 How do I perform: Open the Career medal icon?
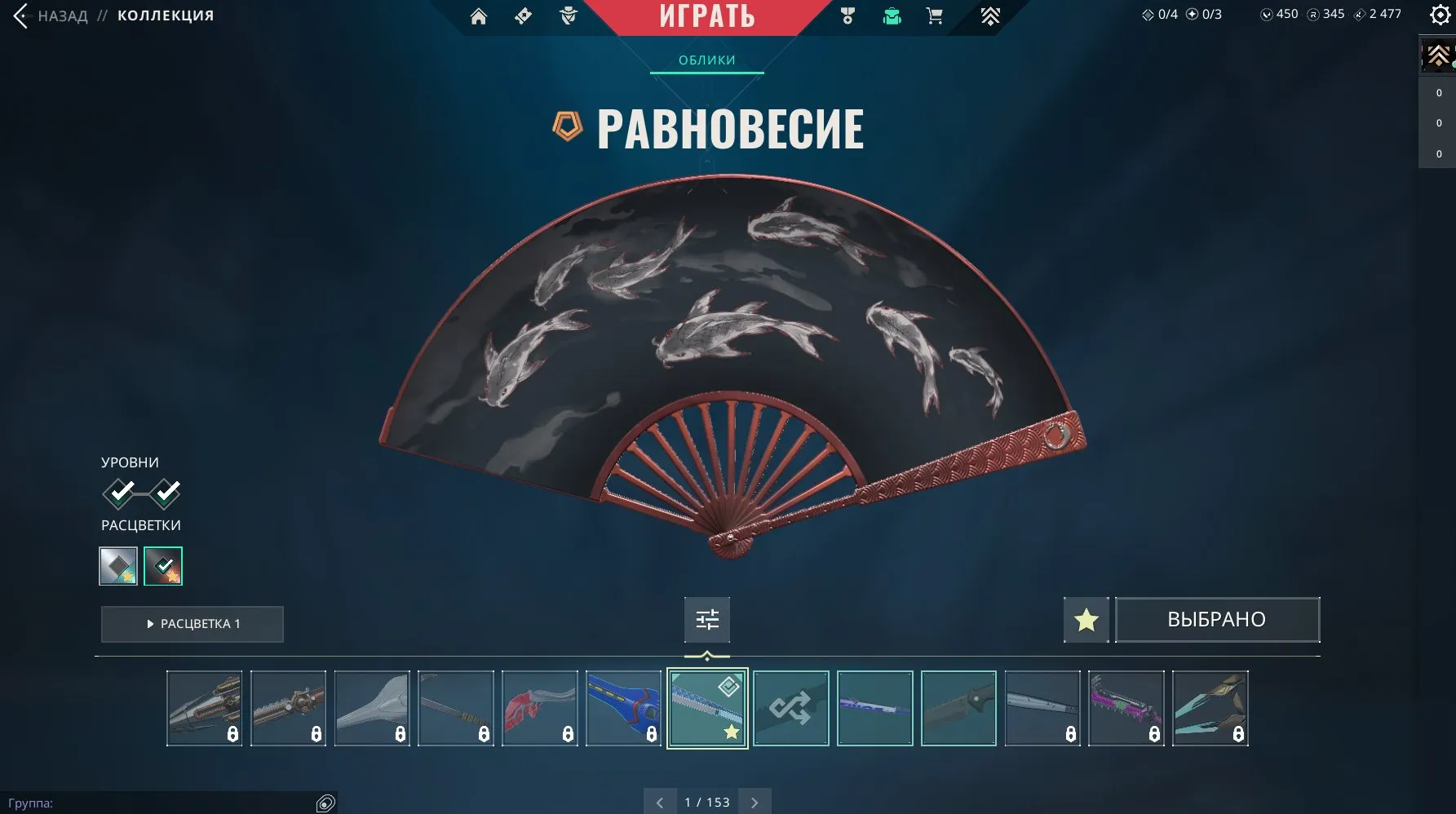[x=847, y=15]
